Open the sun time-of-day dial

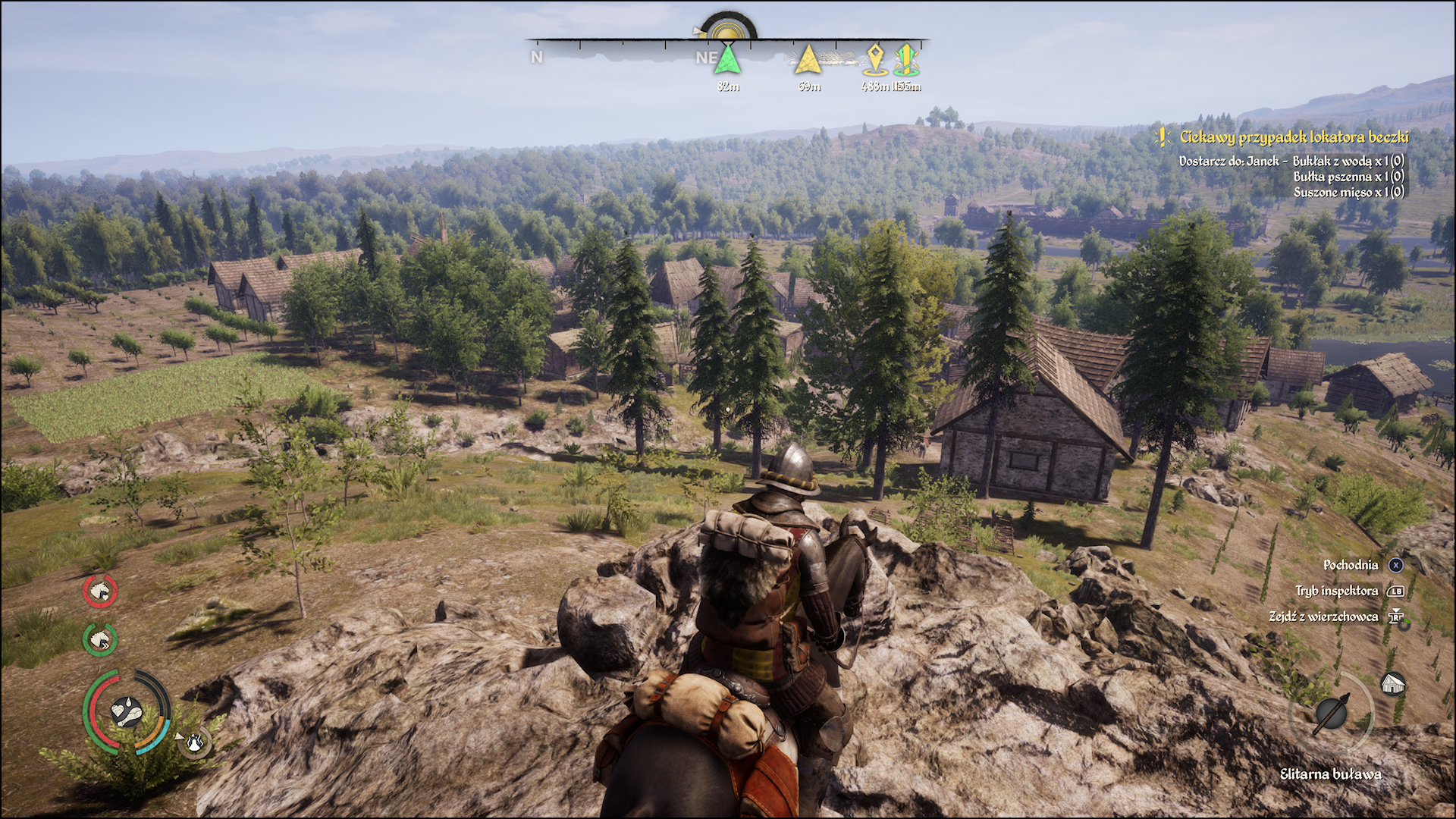(x=728, y=30)
